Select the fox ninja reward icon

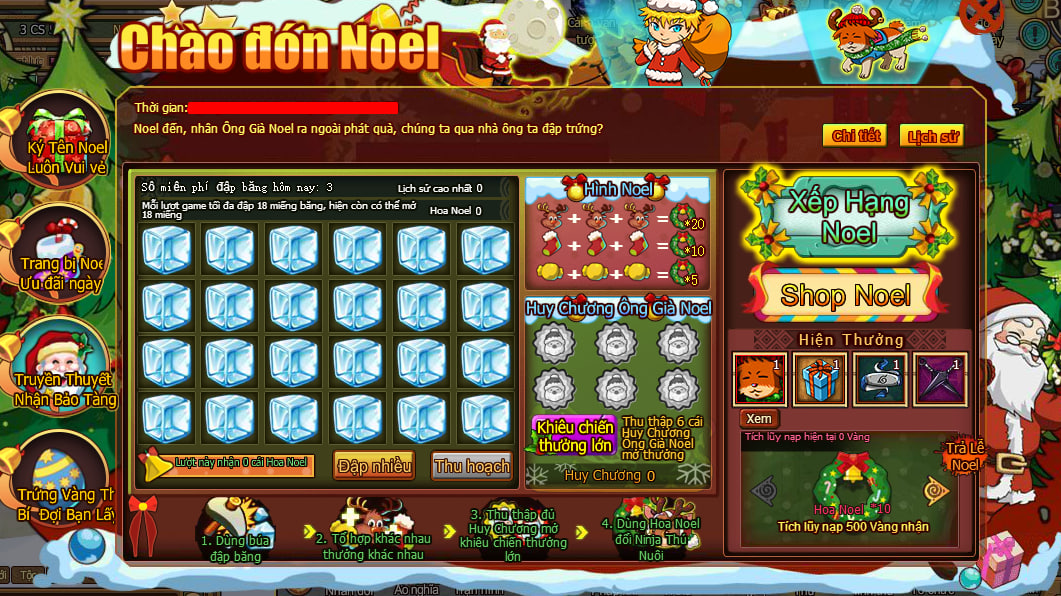759,380
